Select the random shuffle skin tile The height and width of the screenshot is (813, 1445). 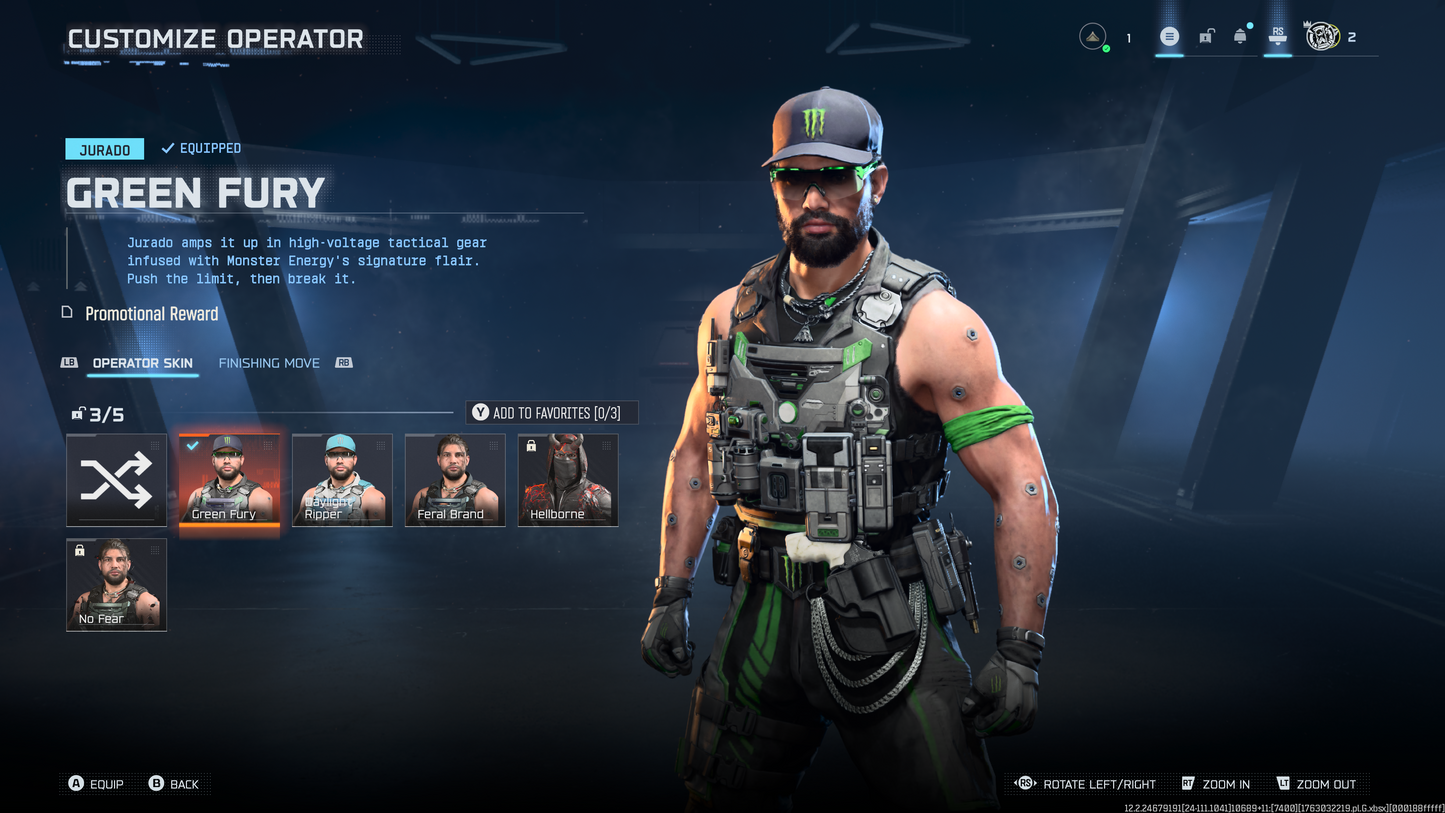[116, 480]
